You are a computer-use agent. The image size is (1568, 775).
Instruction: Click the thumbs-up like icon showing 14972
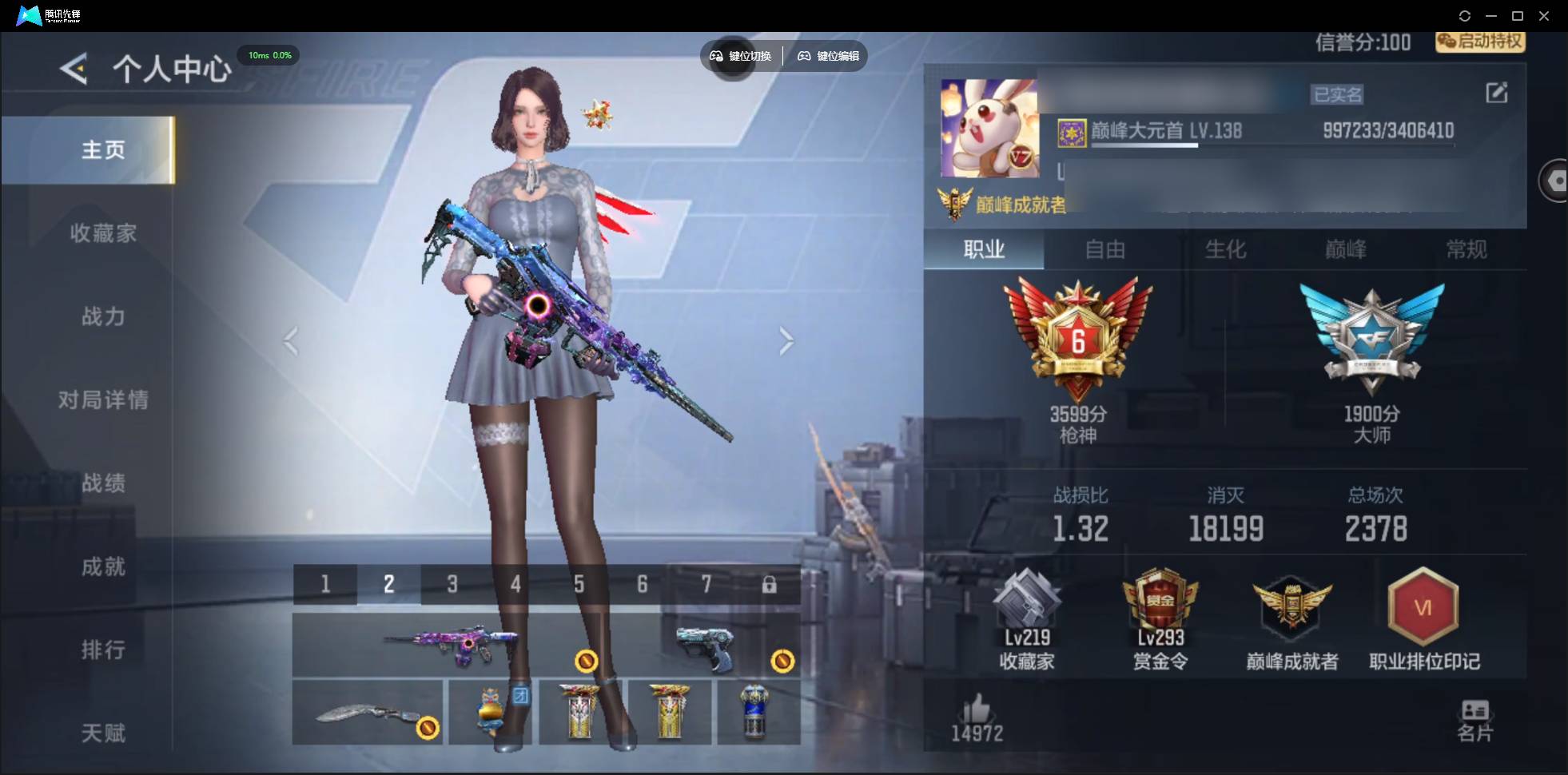coord(978,713)
